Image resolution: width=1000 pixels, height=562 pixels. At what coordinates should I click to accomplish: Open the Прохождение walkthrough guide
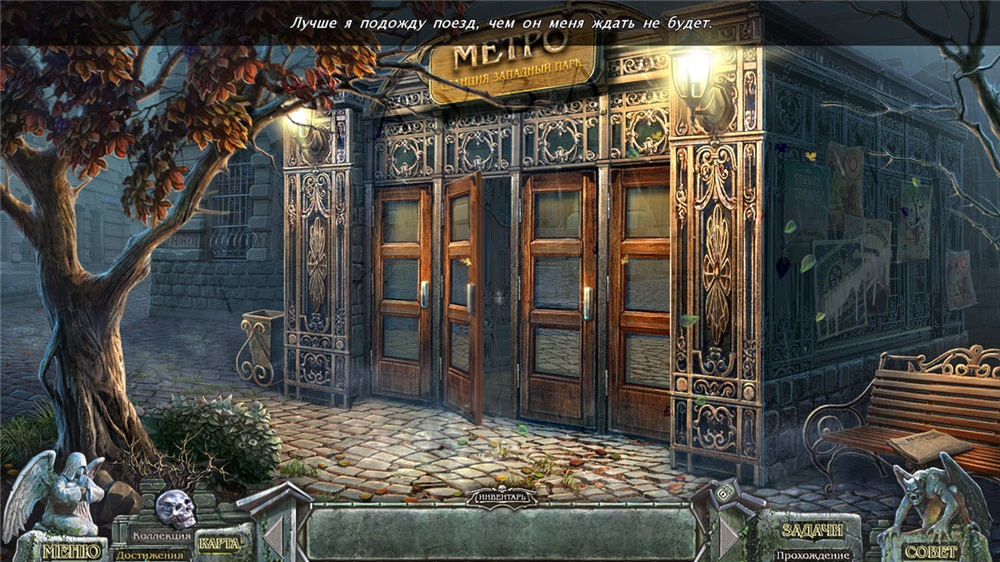click(x=813, y=554)
